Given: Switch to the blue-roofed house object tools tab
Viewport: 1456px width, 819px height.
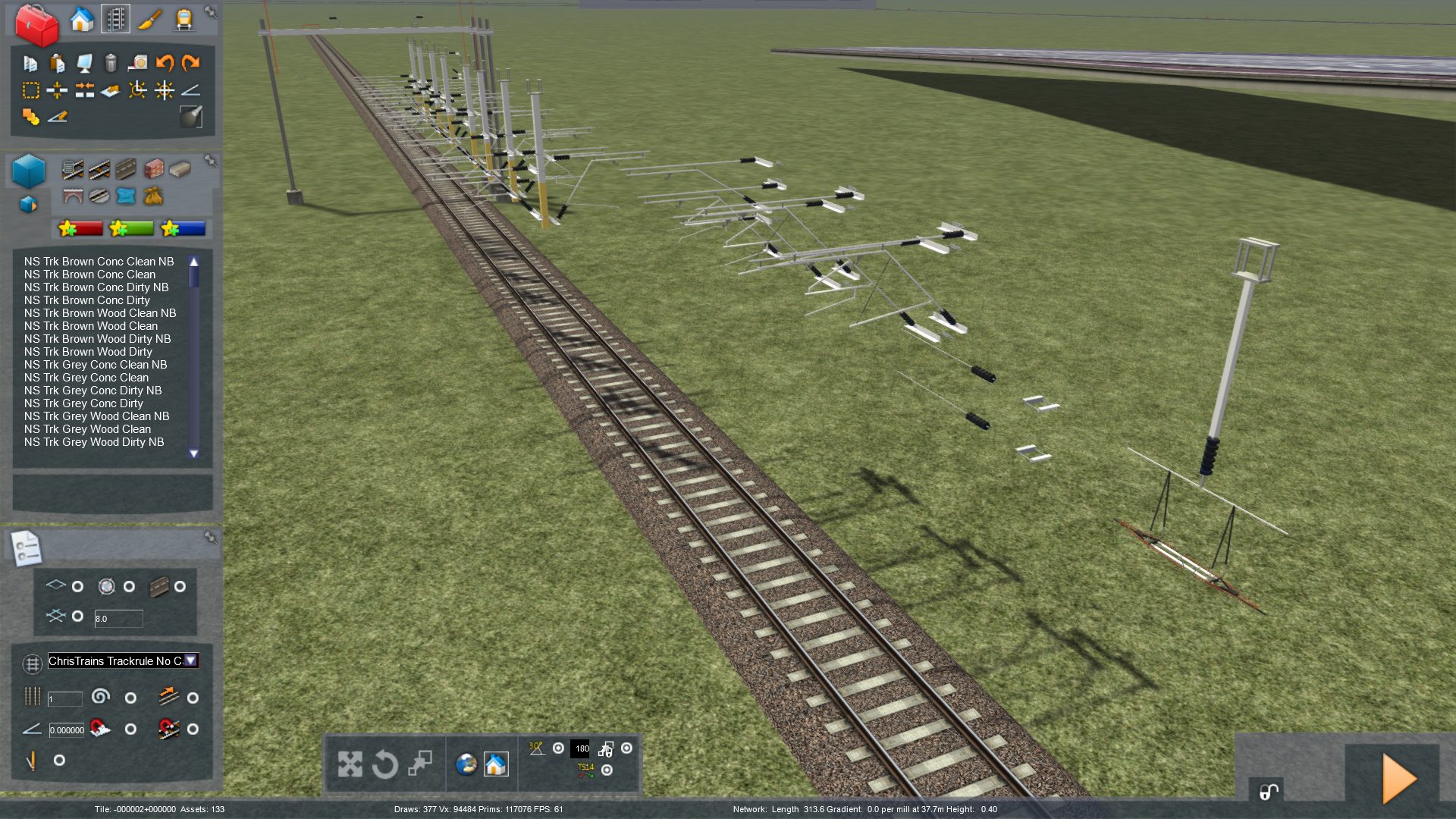Looking at the screenshot, I should point(82,20).
